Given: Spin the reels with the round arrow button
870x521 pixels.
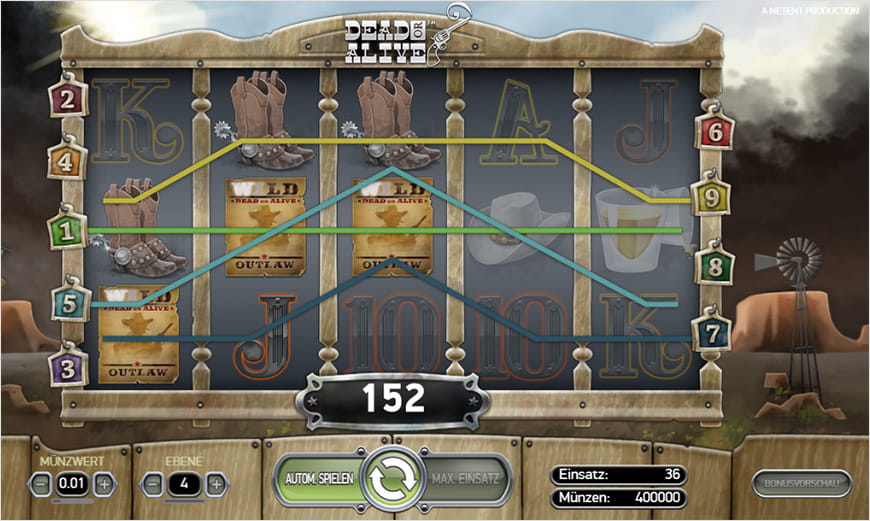Looking at the screenshot, I should [392, 480].
